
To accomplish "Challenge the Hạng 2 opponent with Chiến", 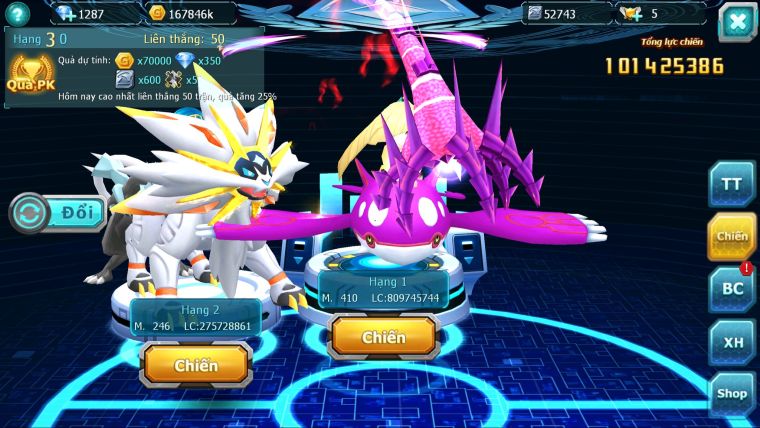I will coord(196,365).
